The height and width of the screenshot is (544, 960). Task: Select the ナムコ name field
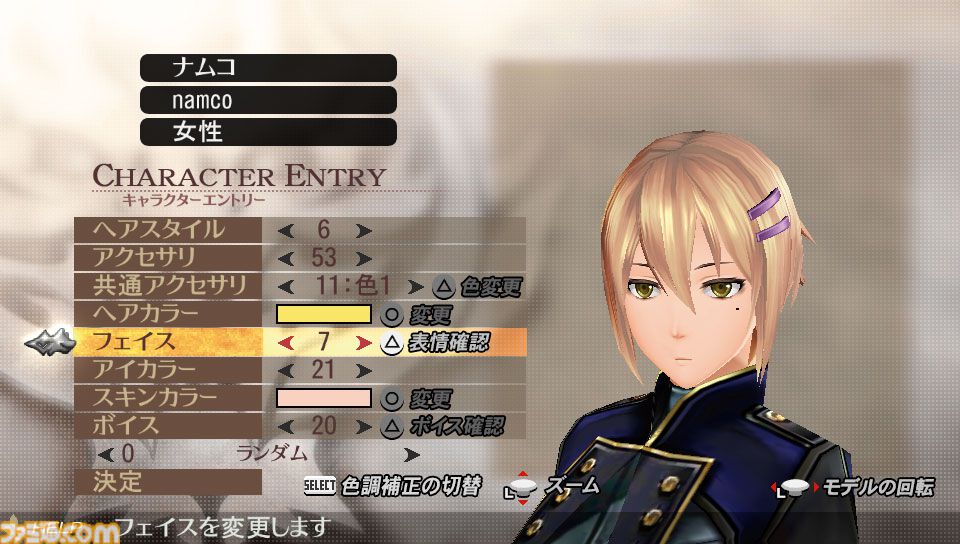pos(268,67)
